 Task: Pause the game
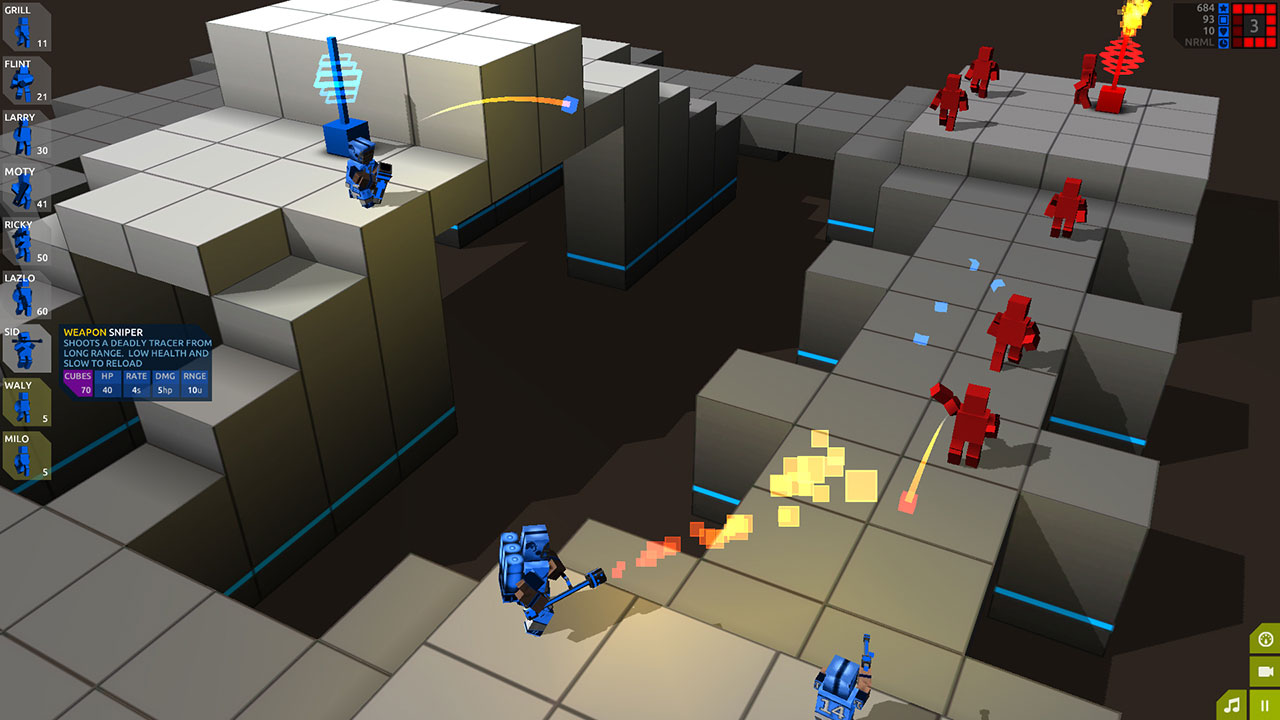1265,704
